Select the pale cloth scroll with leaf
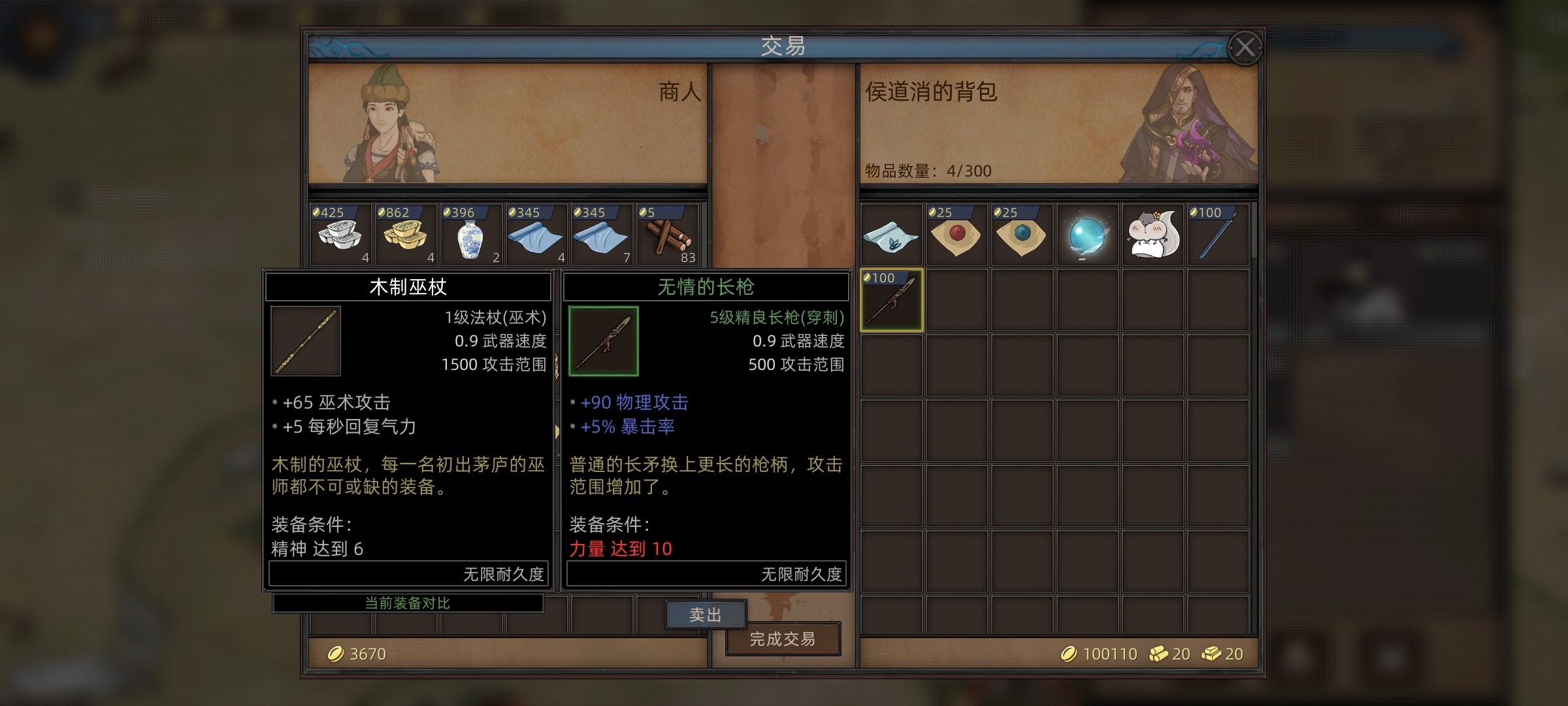This screenshot has height=706, width=1568. coord(891,235)
